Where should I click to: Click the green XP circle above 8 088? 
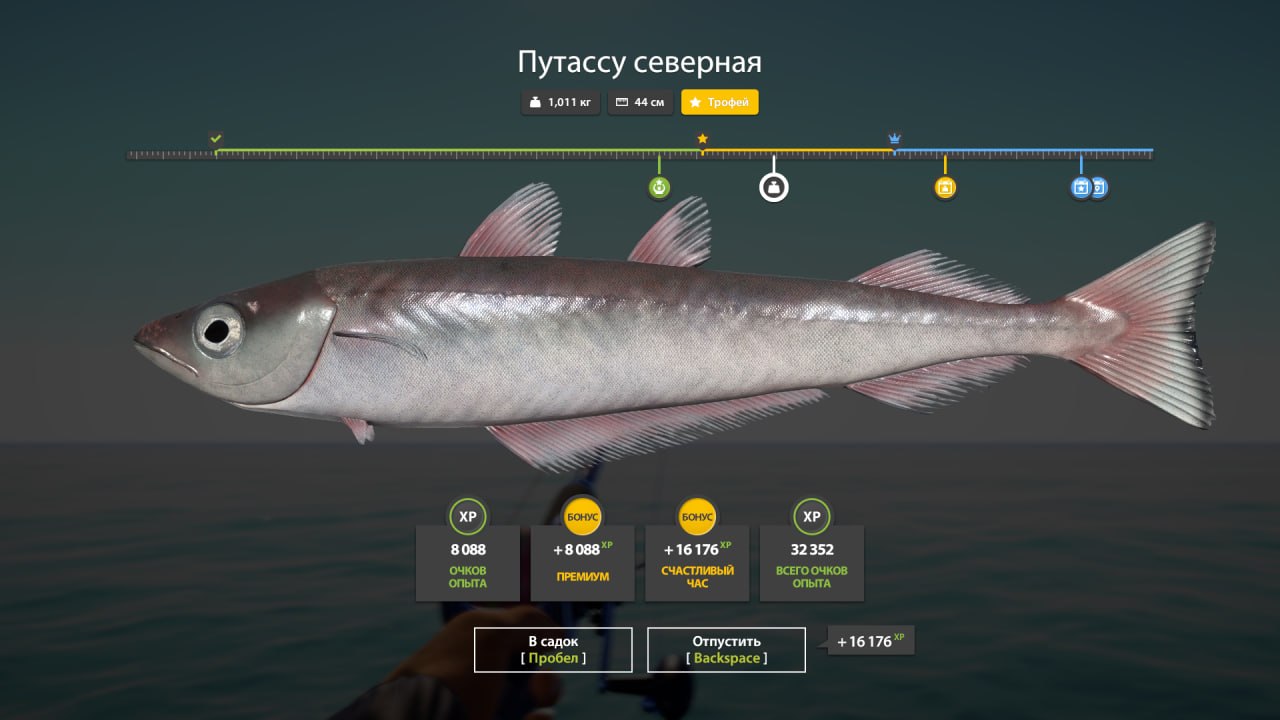(468, 517)
